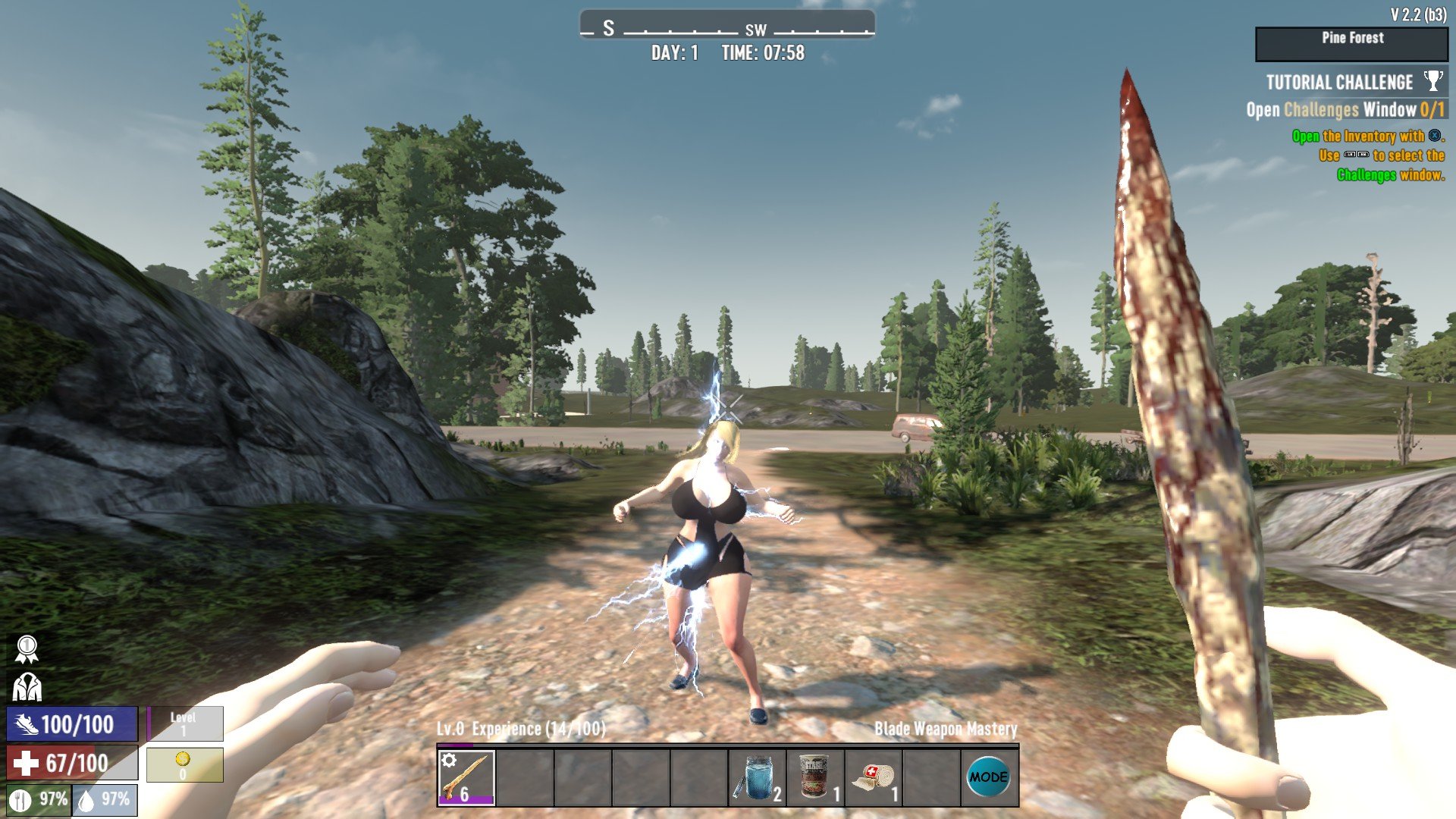This screenshot has width=1456, height=819.
Task: Choose the canned food hotbar slot
Action: click(814, 777)
